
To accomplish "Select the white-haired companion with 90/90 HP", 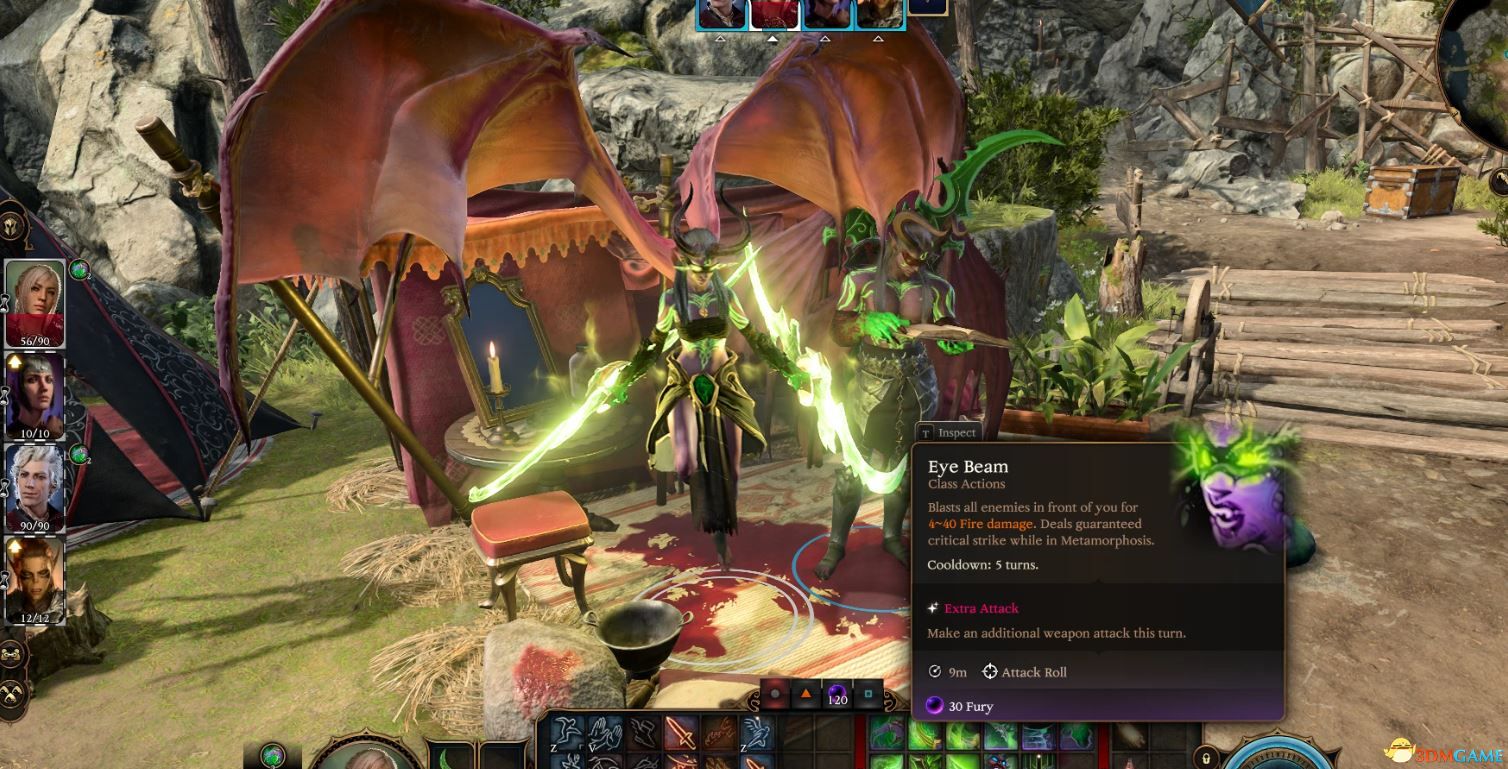I will pyautogui.click(x=35, y=486).
